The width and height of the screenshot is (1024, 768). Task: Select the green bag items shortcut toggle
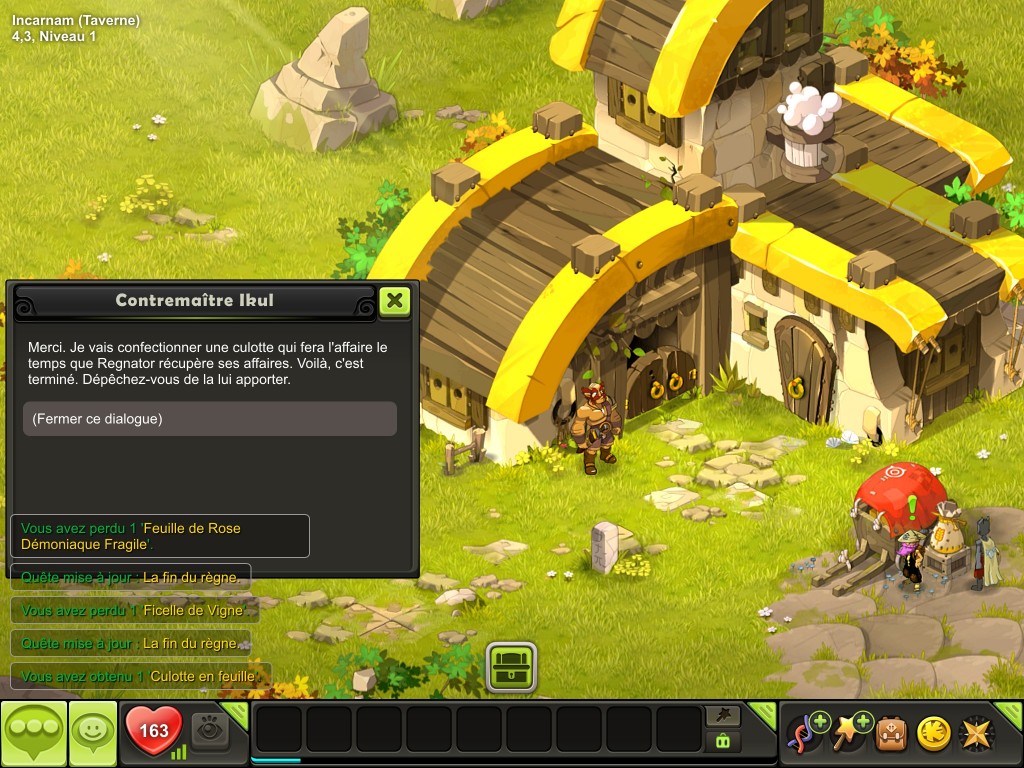tap(722, 741)
